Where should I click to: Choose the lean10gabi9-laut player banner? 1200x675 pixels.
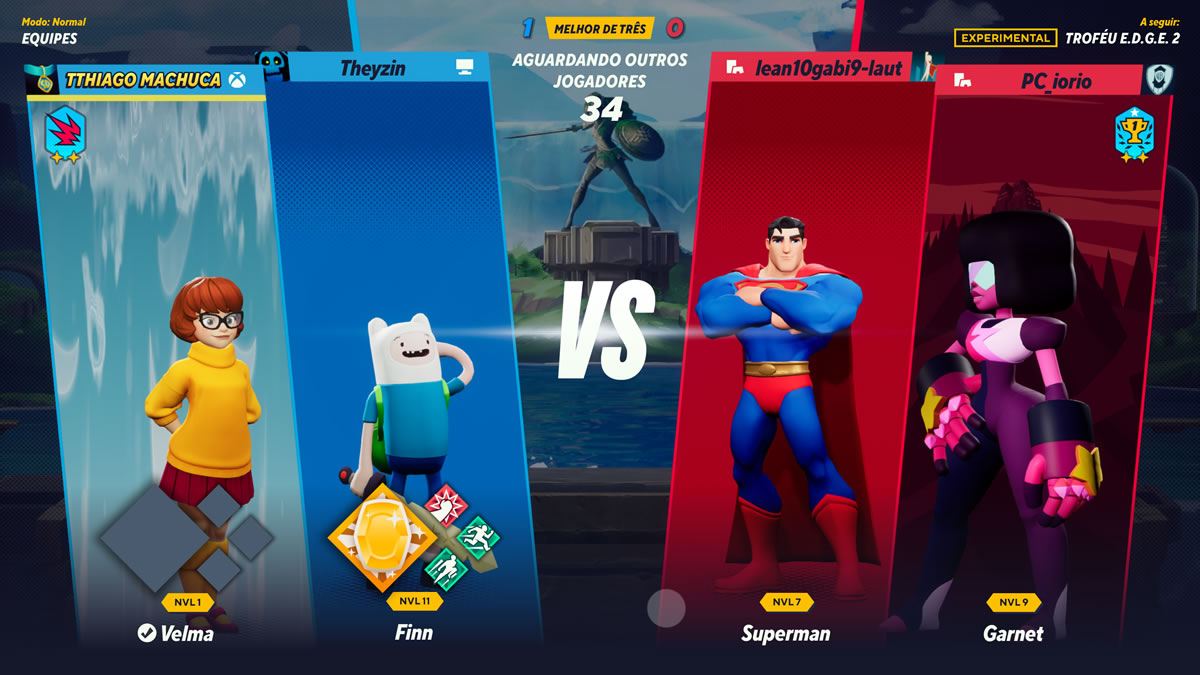(815, 68)
